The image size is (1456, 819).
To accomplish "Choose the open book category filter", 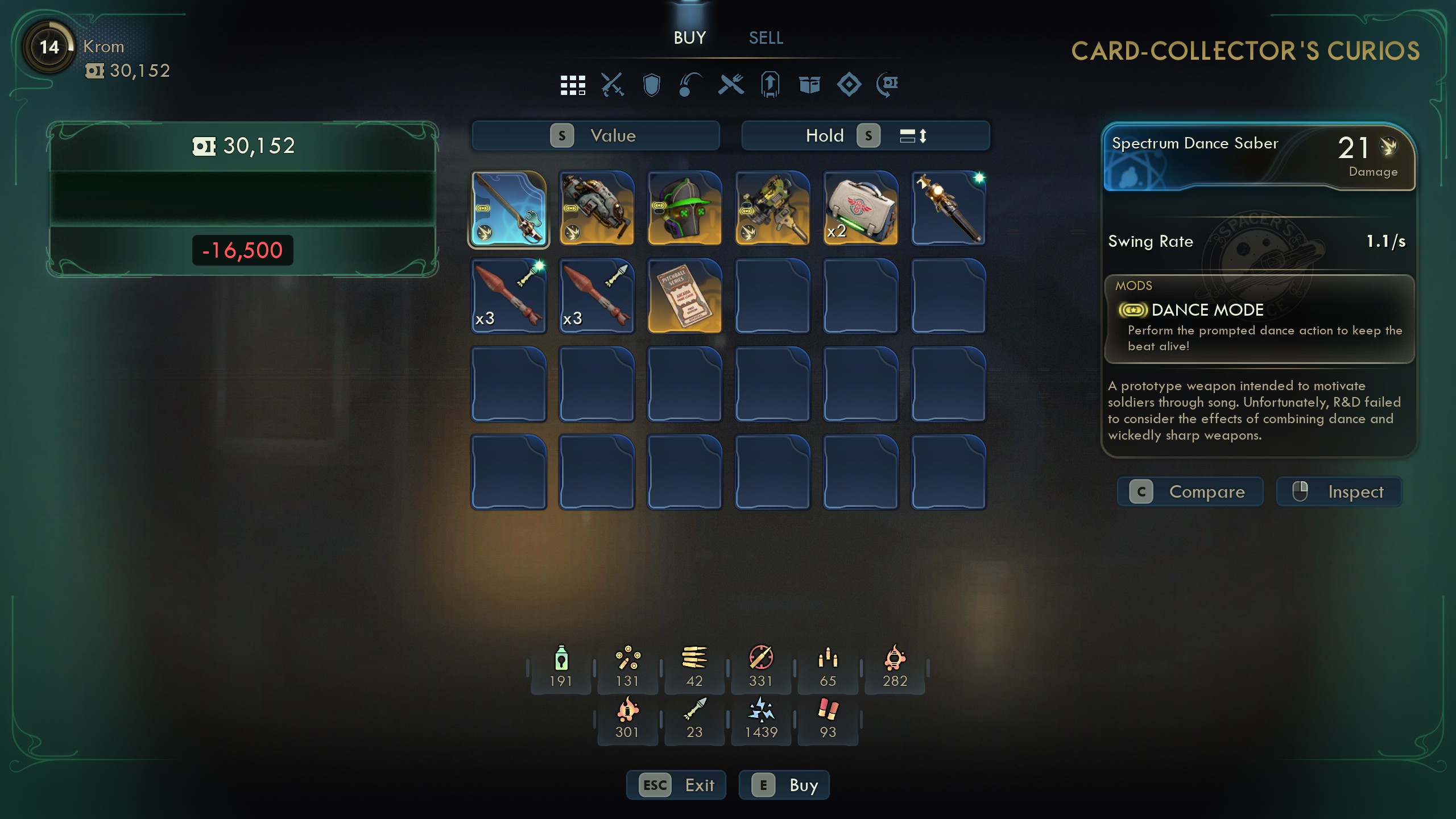I will tap(809, 85).
